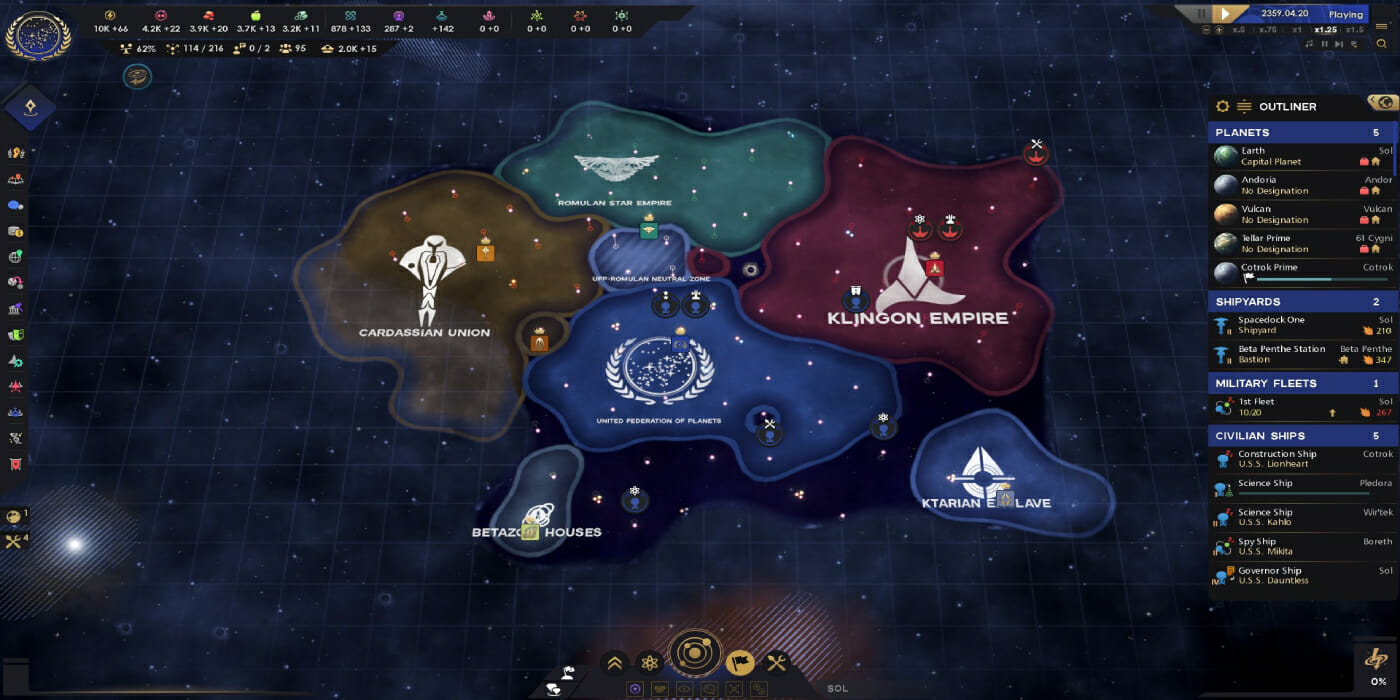Set game speed to x.5
This screenshot has width=1400, height=700.
point(1238,30)
